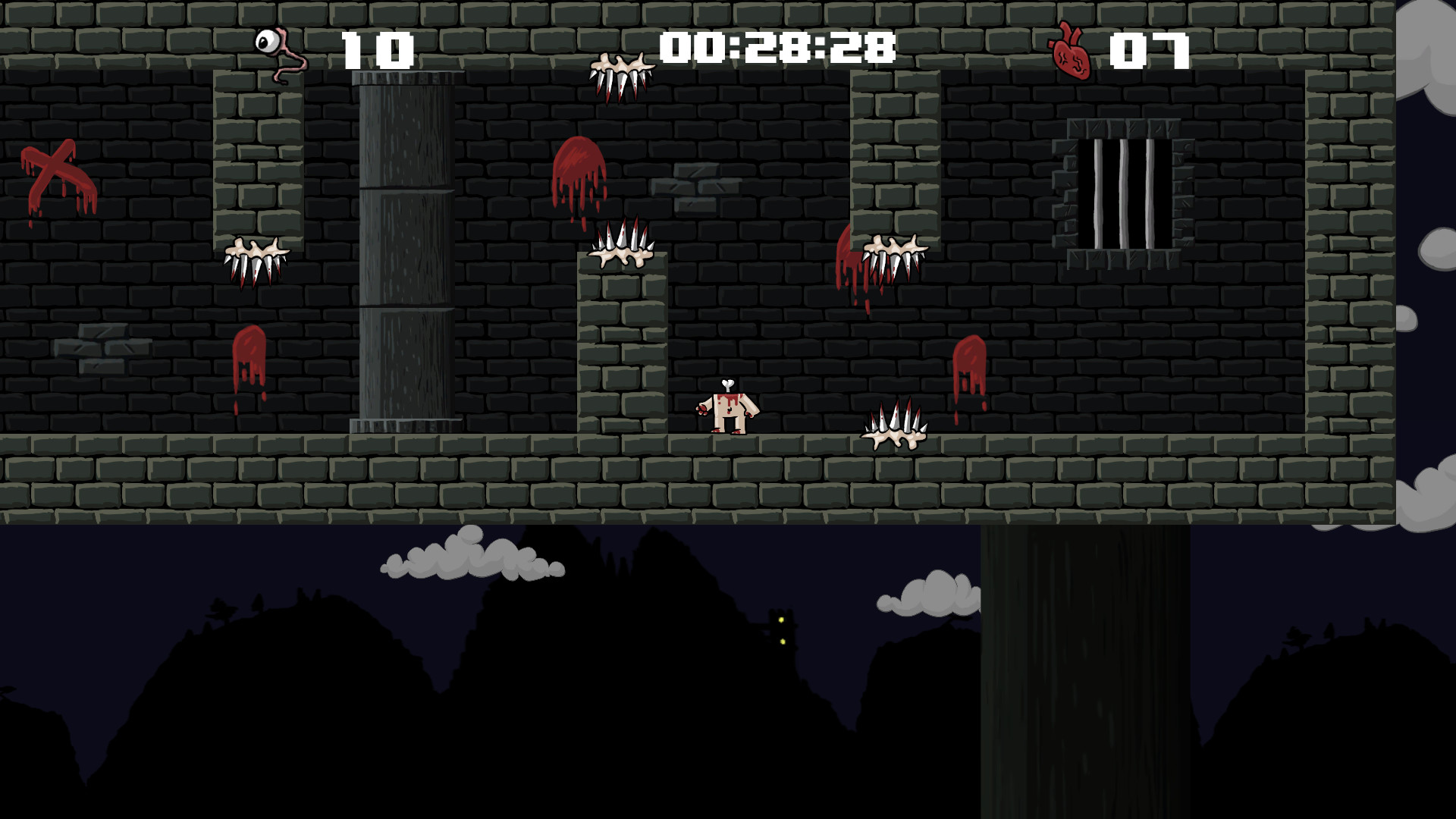Click the timer reading 00:28:28
The width and height of the screenshot is (1456, 819).
tap(776, 47)
